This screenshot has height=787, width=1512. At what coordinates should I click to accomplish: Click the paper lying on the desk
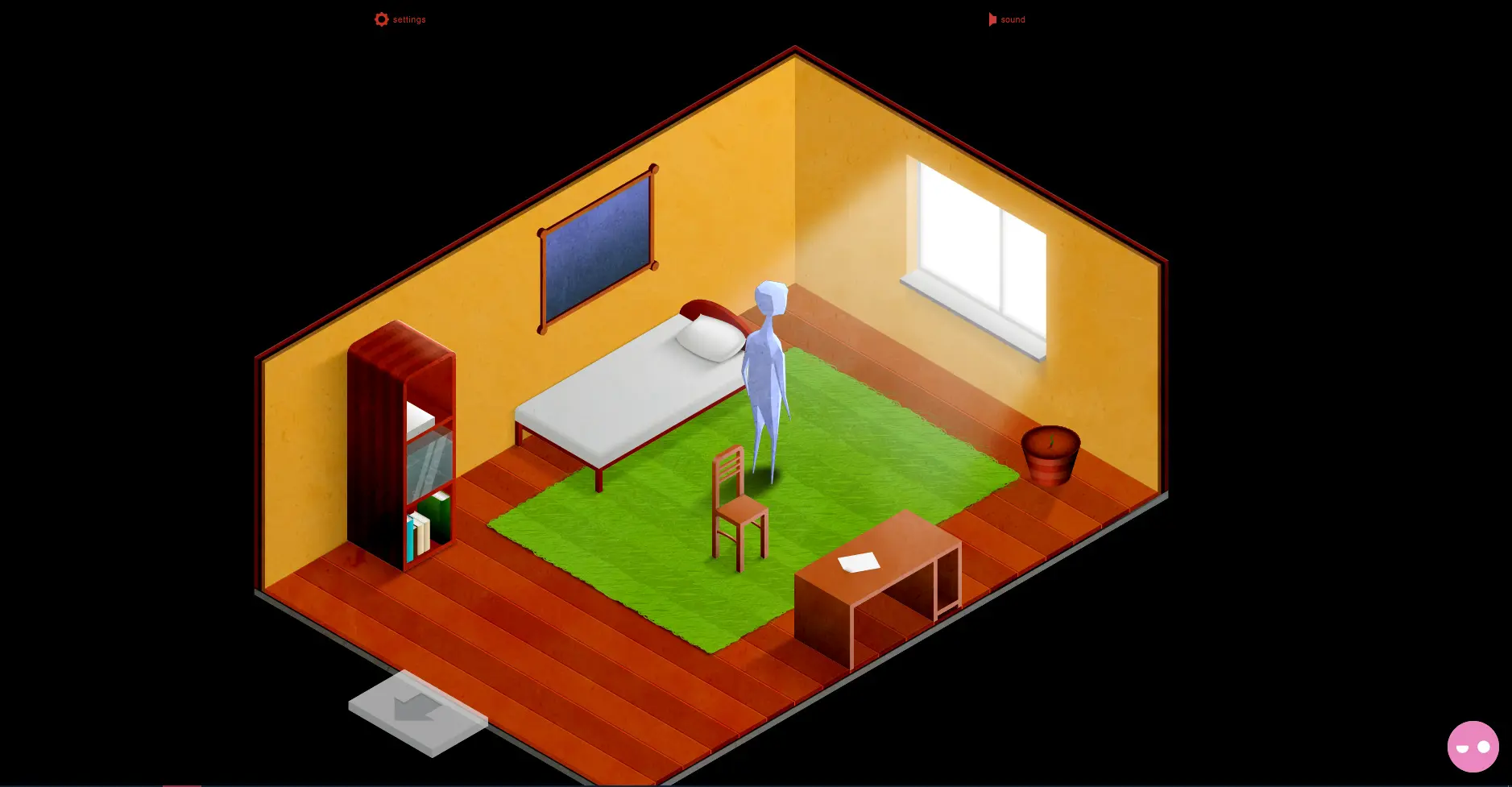point(860,561)
